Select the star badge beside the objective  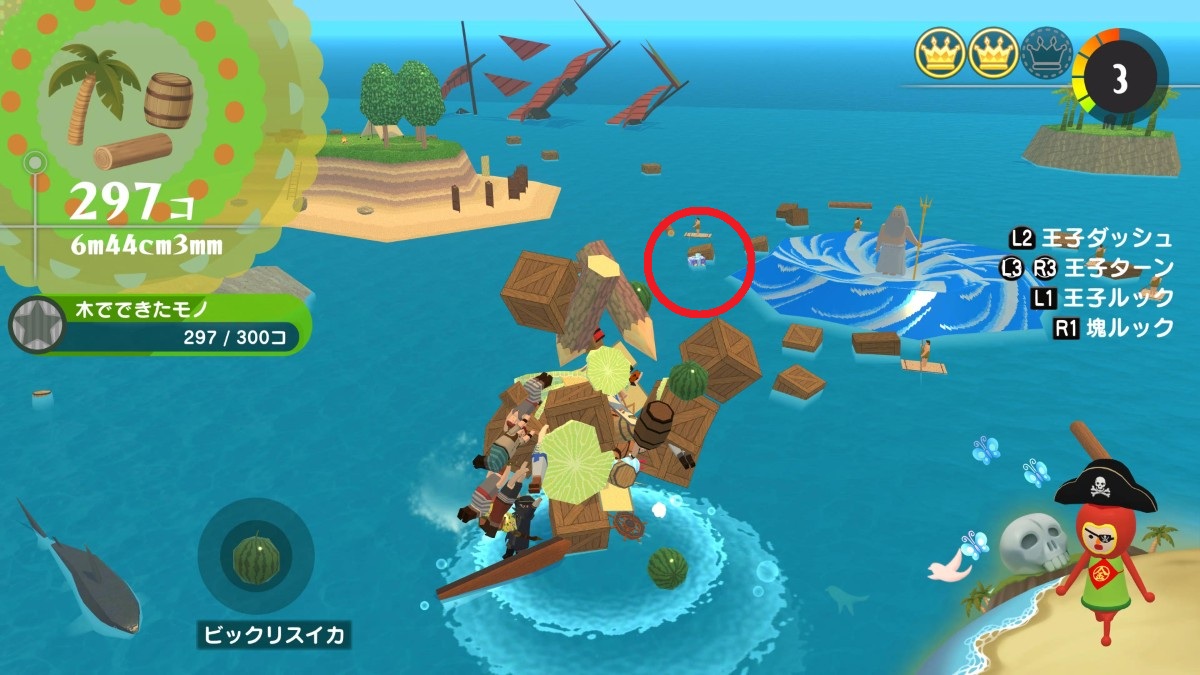(x=34, y=325)
